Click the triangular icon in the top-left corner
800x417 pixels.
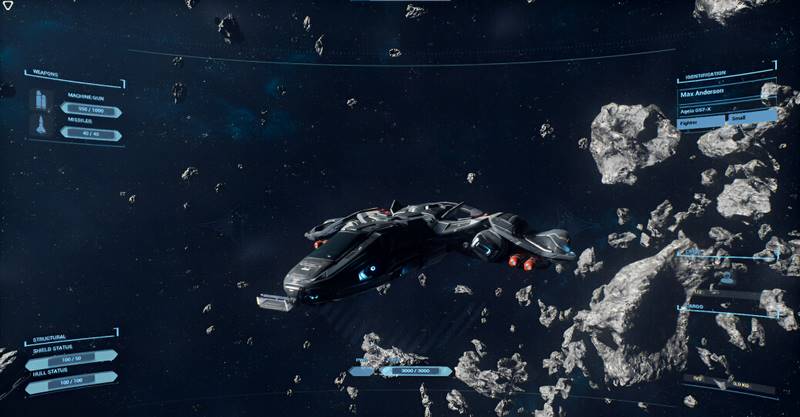(x=7, y=6)
